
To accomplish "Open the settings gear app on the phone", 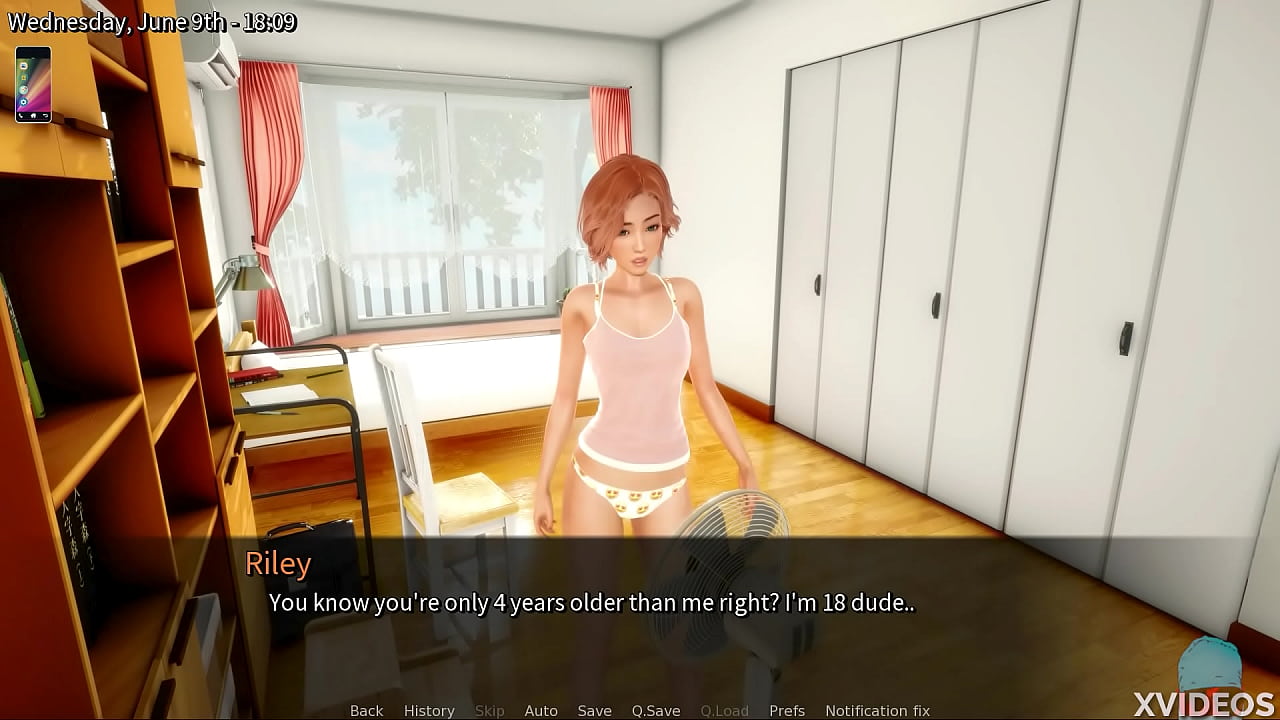I will (24, 101).
